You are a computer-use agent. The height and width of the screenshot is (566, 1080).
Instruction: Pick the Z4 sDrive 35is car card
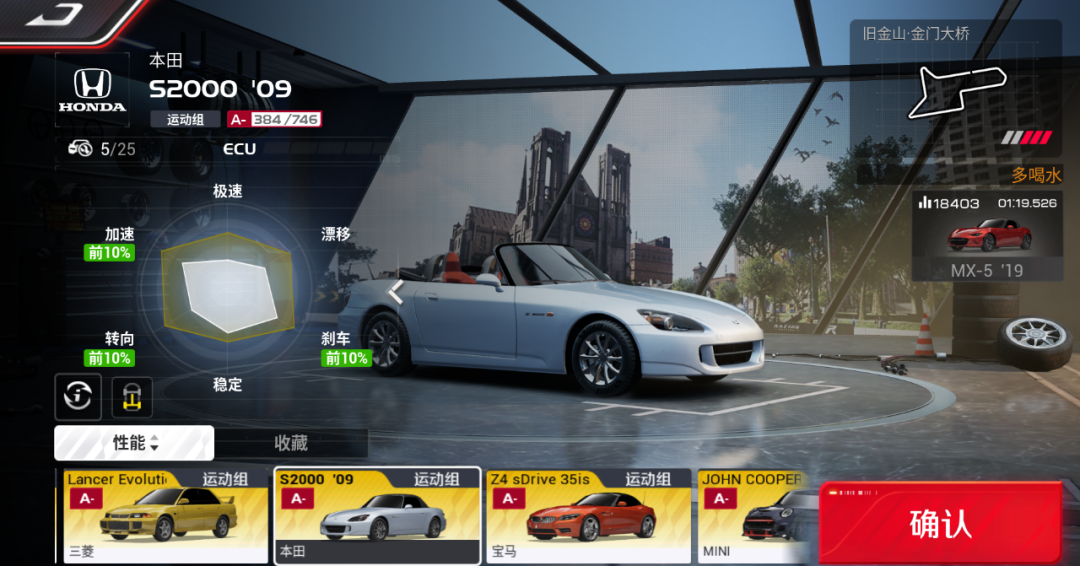click(x=589, y=515)
